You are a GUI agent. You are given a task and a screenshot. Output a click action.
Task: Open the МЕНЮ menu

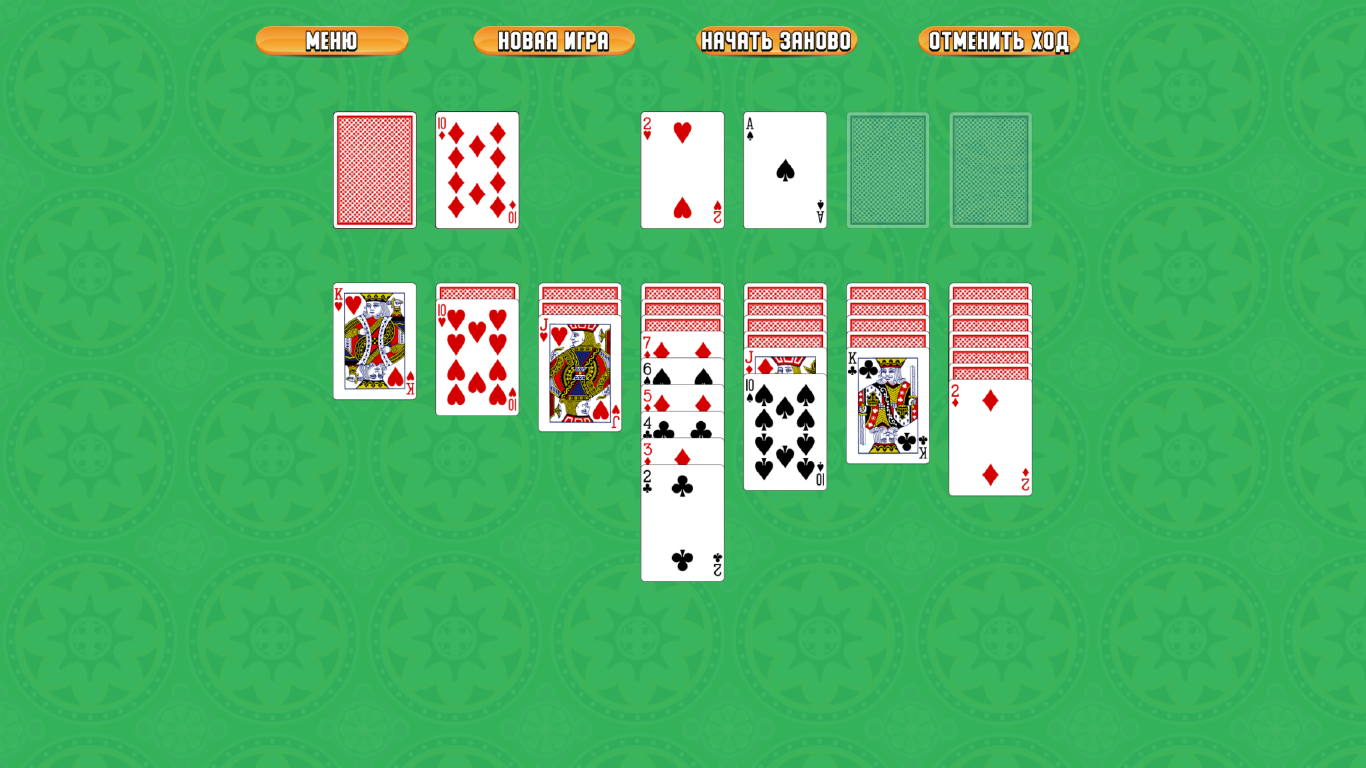(330, 41)
